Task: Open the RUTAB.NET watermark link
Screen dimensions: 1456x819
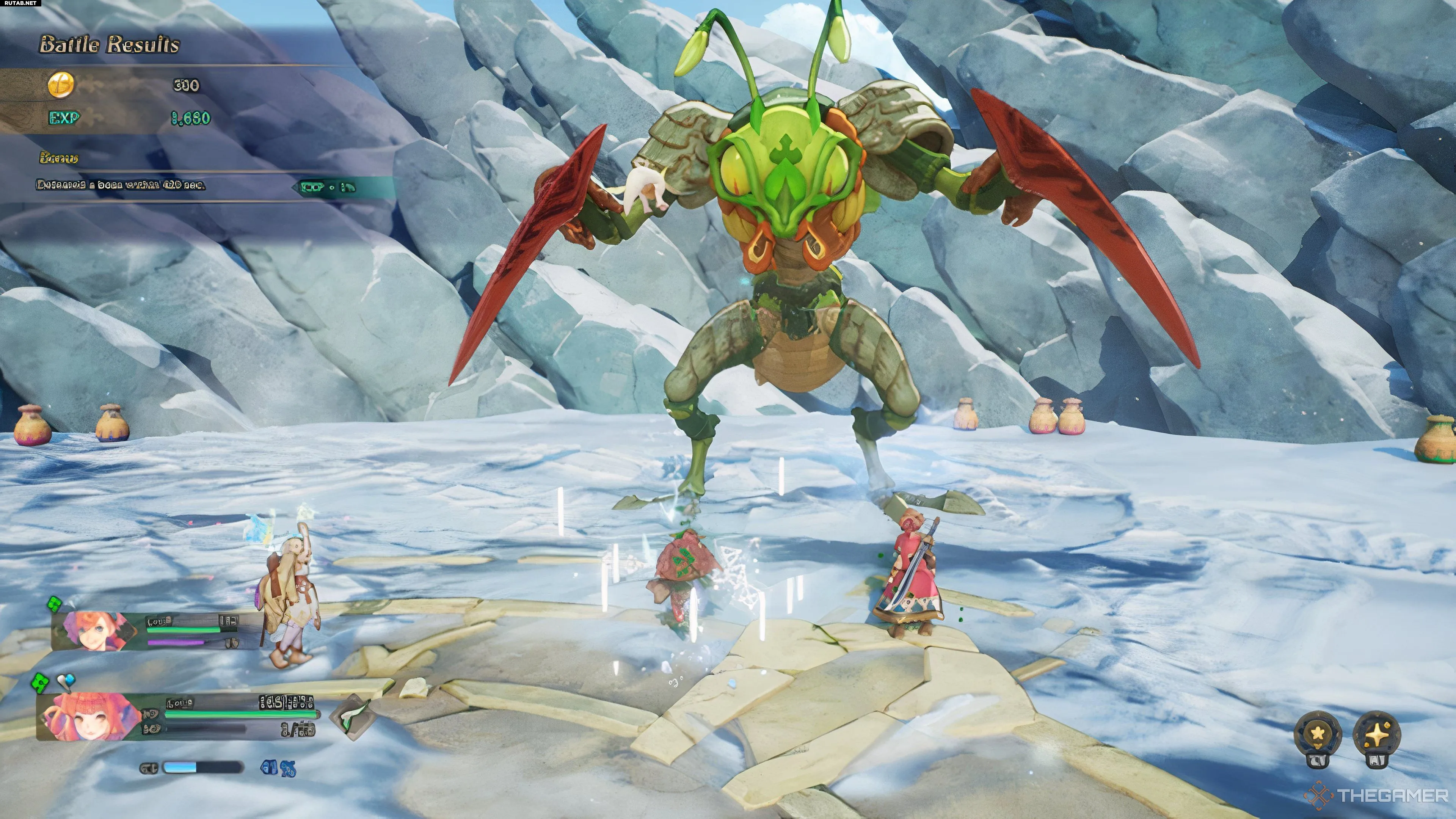Action: coord(20,3)
